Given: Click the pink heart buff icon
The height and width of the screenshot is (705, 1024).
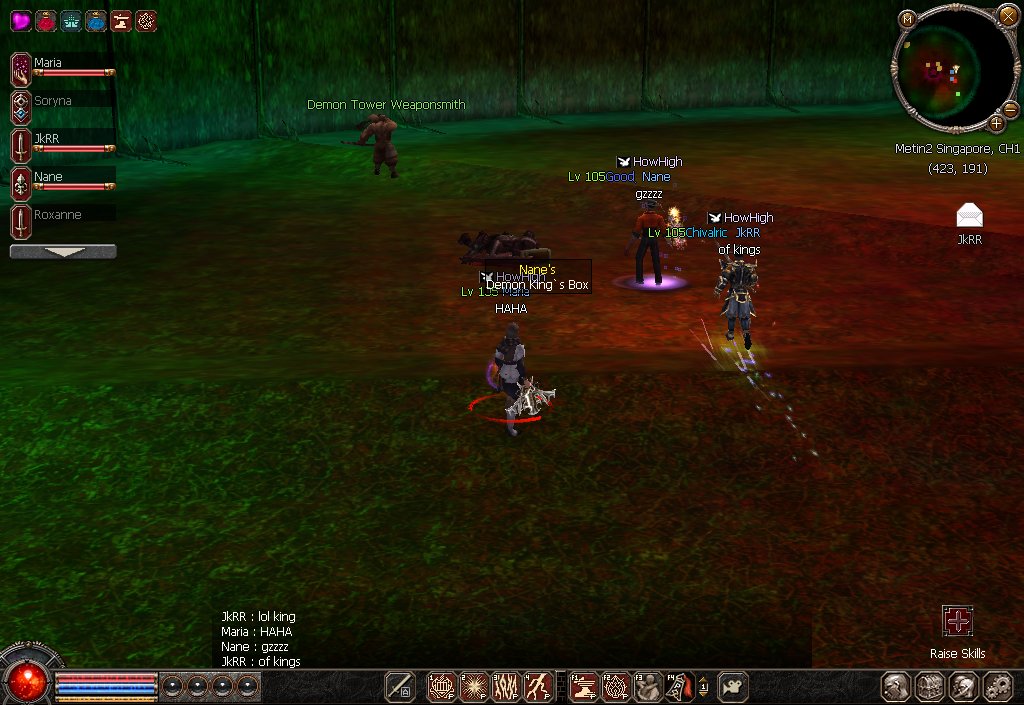Looking at the screenshot, I should point(21,20).
